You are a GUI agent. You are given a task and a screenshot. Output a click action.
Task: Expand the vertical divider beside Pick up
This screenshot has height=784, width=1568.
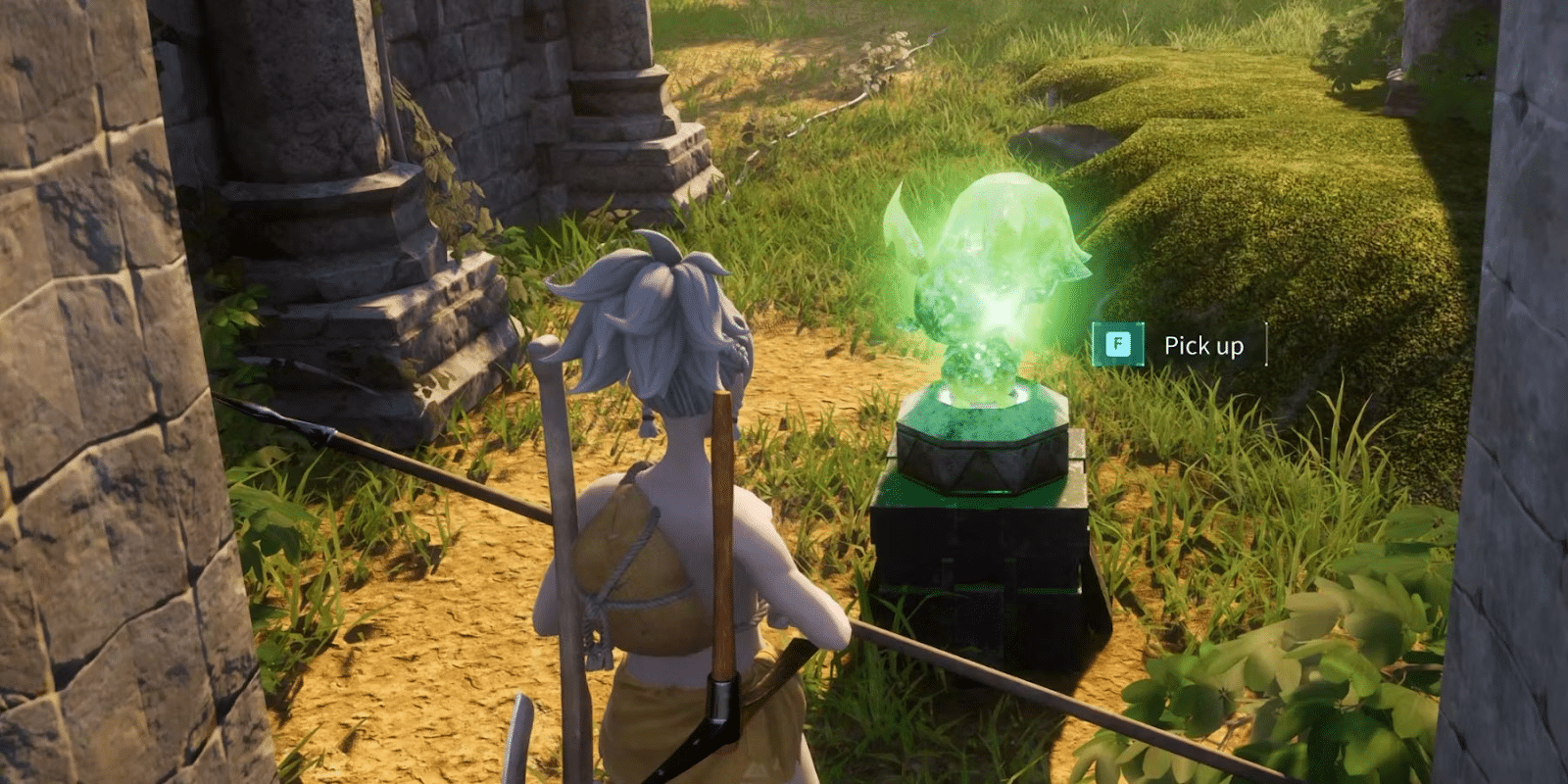coord(1266,345)
